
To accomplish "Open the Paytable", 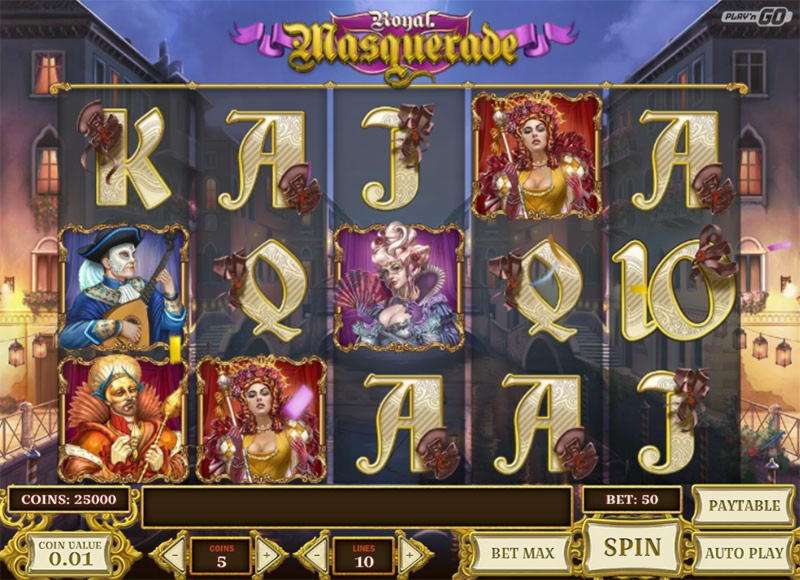I will (x=743, y=505).
